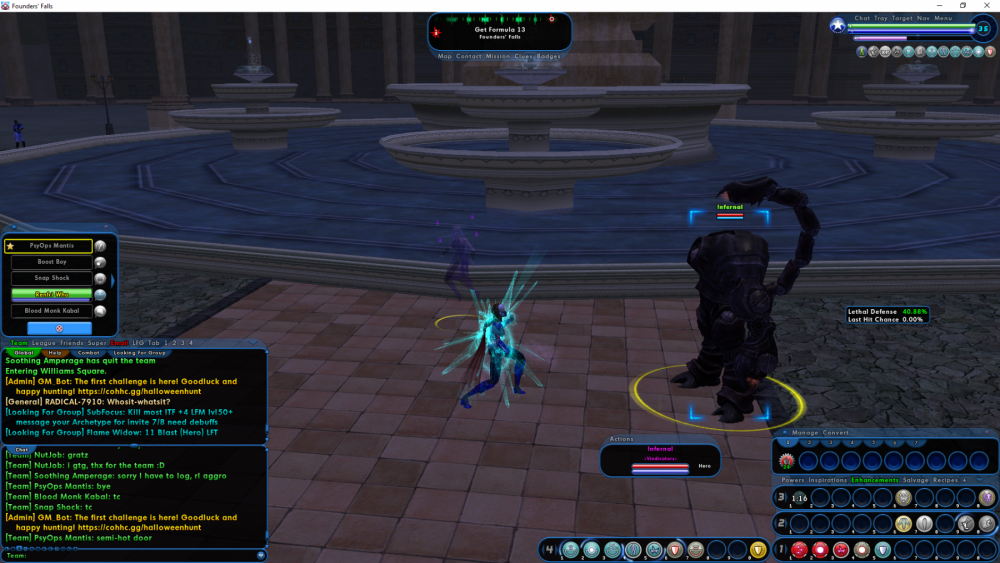The image size is (1000, 563).
Task: Select Boost Boy in the team list
Action: [x=52, y=262]
